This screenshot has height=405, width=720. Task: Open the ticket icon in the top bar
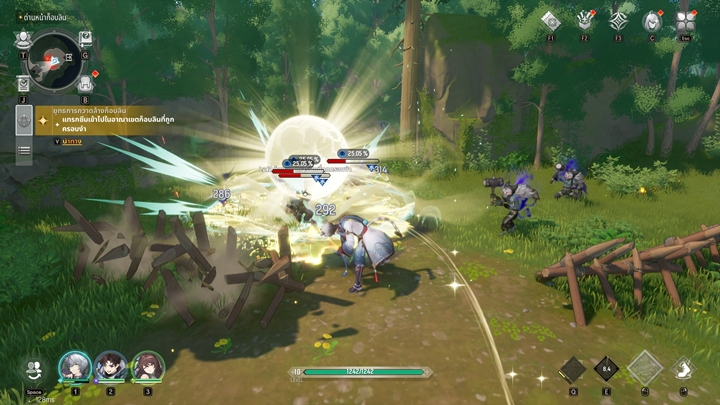click(x=550, y=21)
